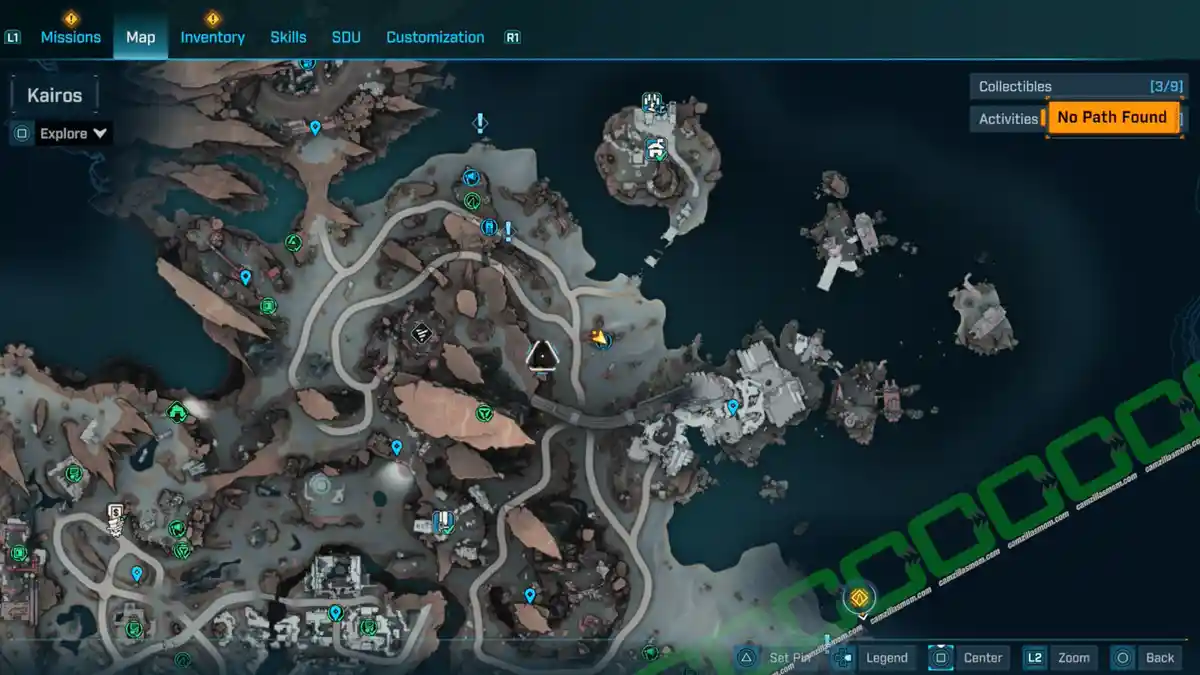1200x675 pixels.
Task: Select the Map tab
Action: point(140,37)
